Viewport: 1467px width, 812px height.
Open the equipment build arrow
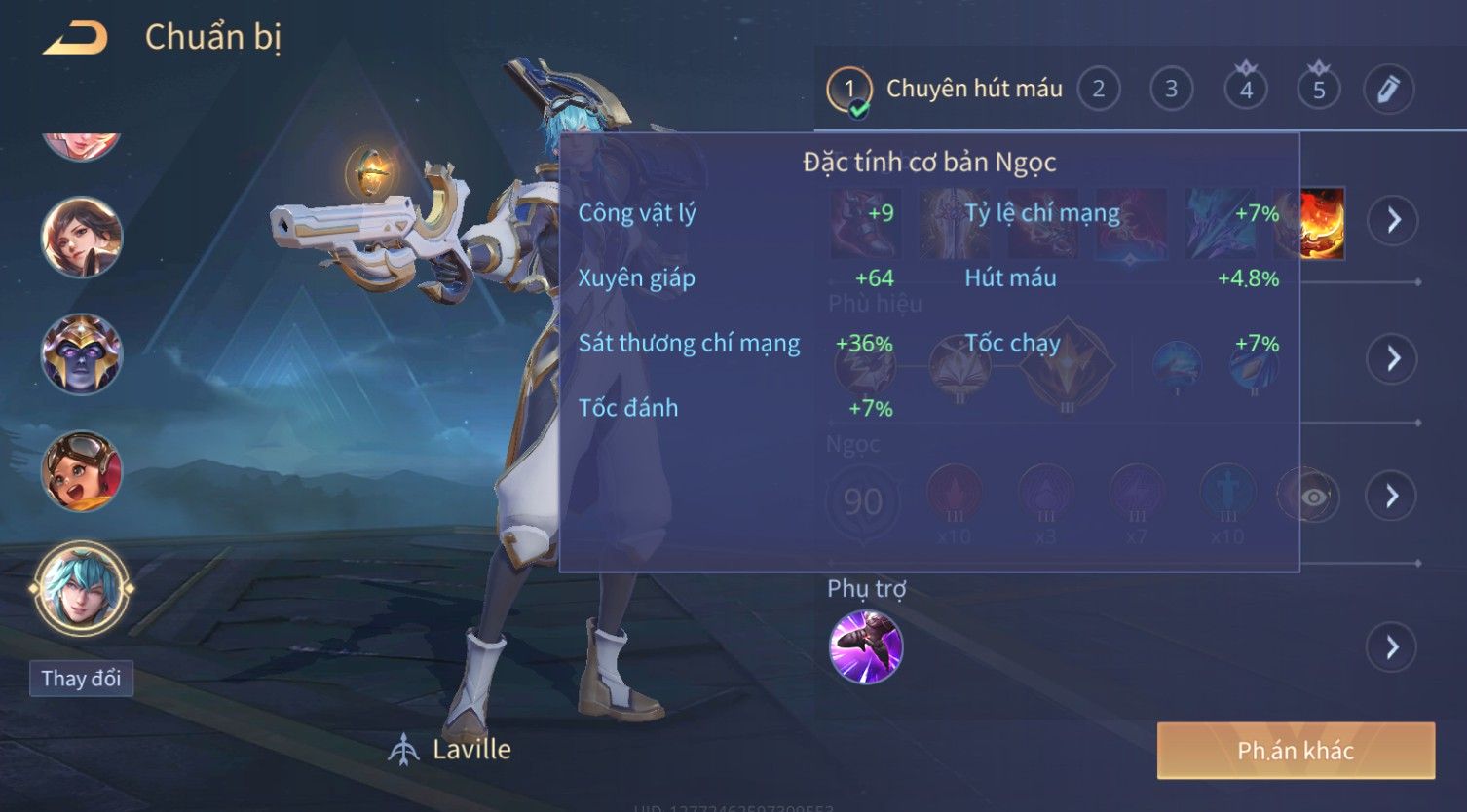[1393, 220]
